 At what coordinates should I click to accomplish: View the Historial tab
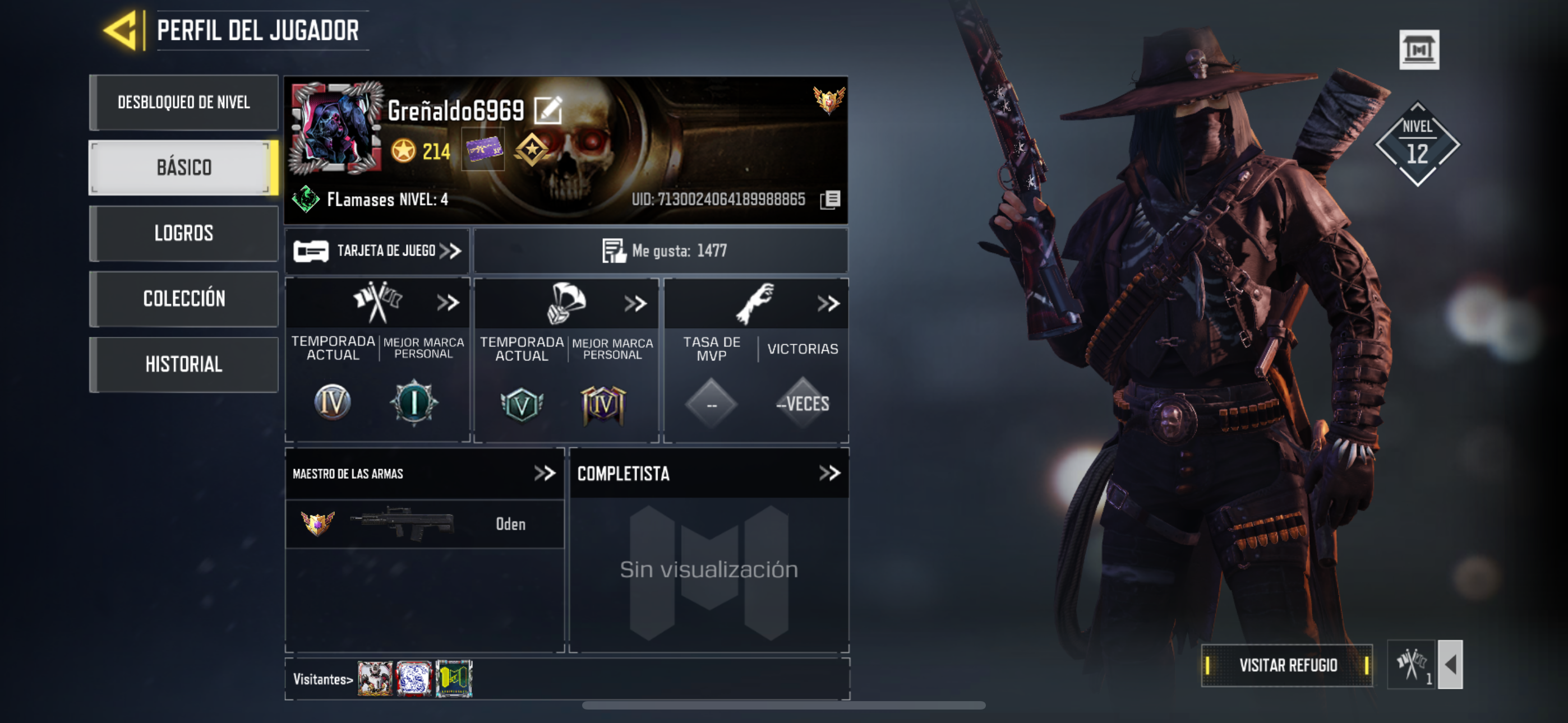tap(184, 364)
